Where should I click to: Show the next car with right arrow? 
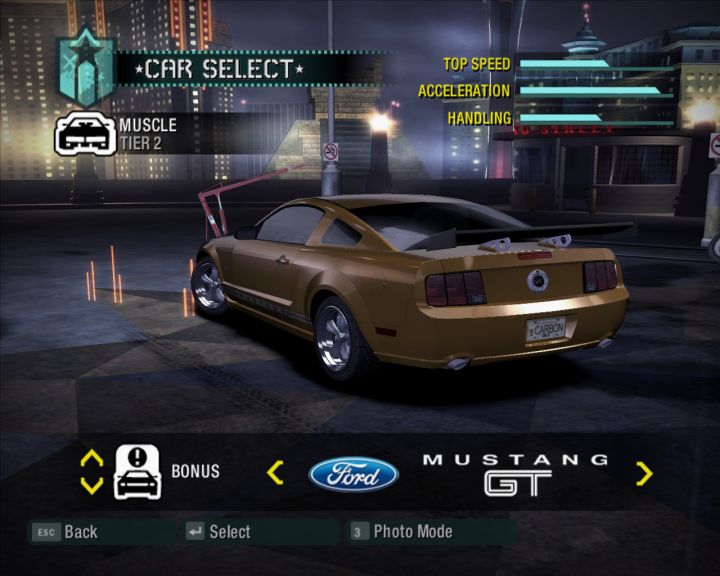[x=644, y=473]
